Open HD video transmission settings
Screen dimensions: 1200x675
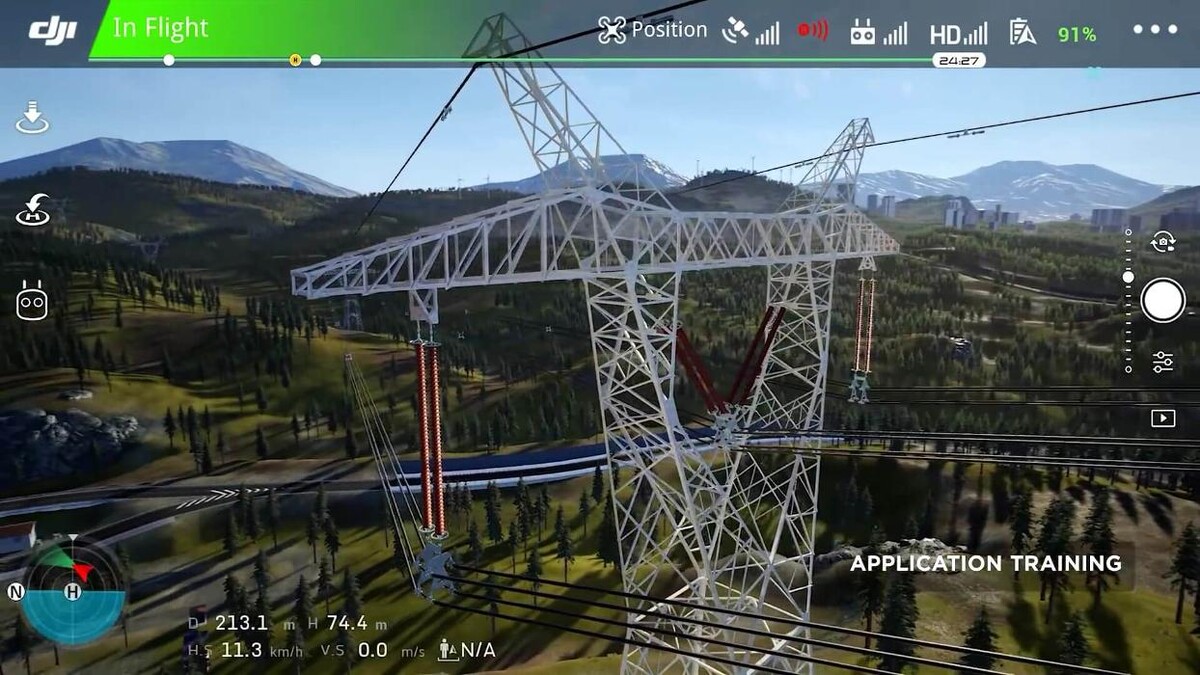pyautogui.click(x=957, y=33)
